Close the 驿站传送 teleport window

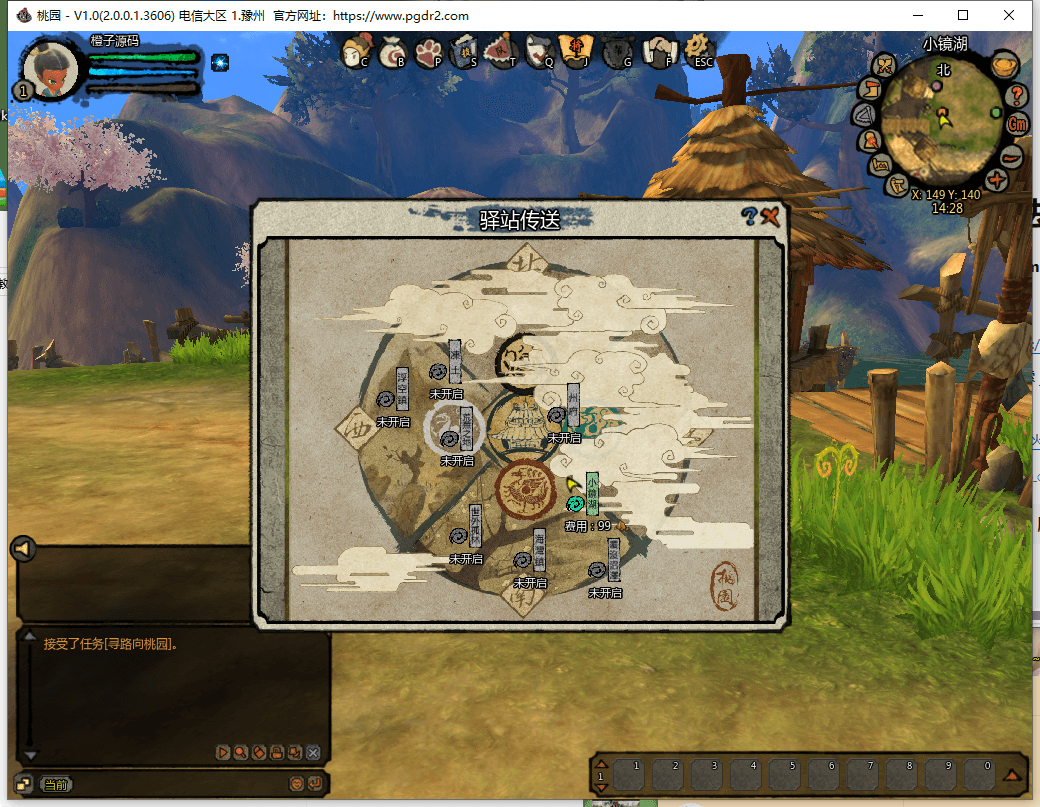770,216
